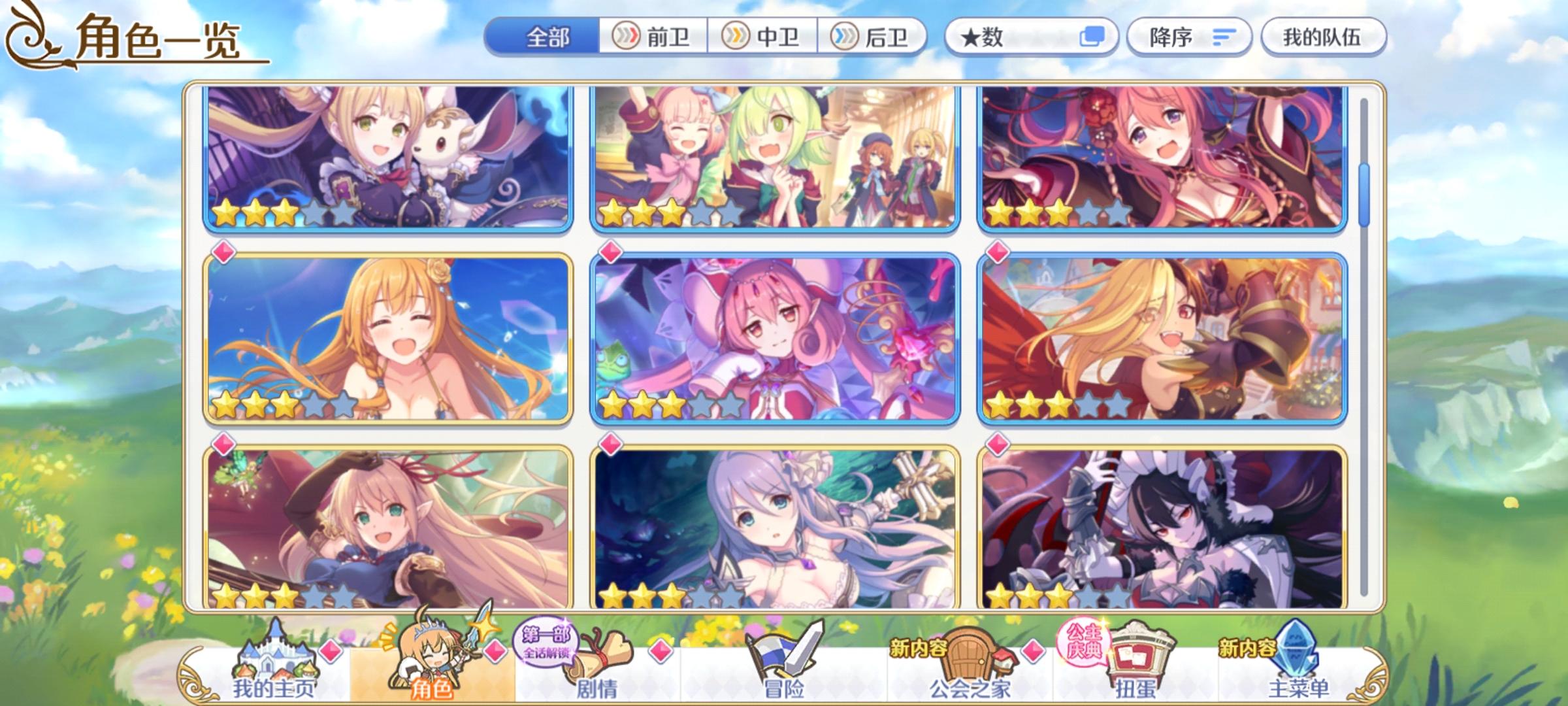1568x706 pixels.
Task: Click the yellow 中卫 position arrow icon
Action: coord(736,37)
